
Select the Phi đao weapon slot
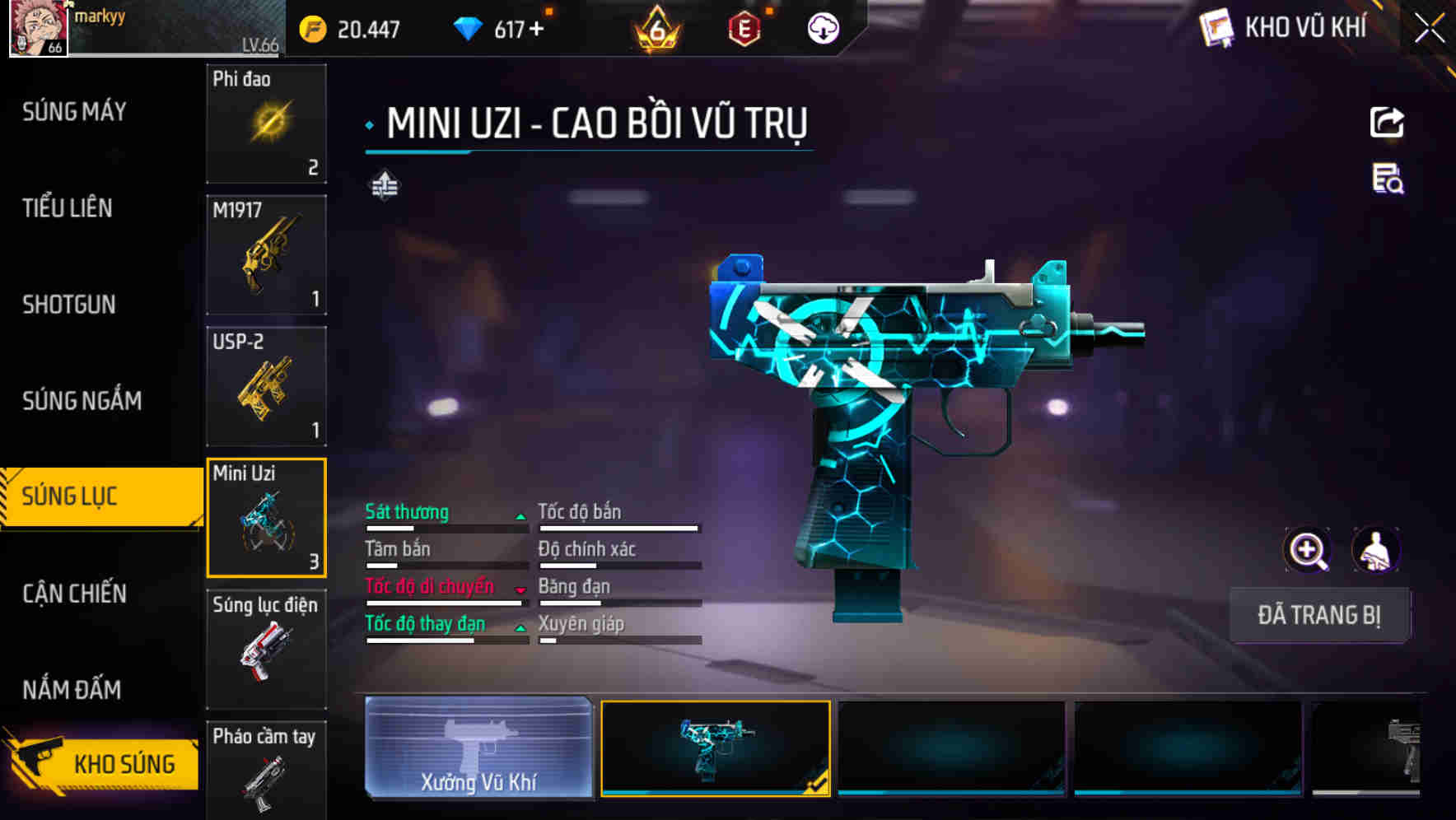pos(266,123)
